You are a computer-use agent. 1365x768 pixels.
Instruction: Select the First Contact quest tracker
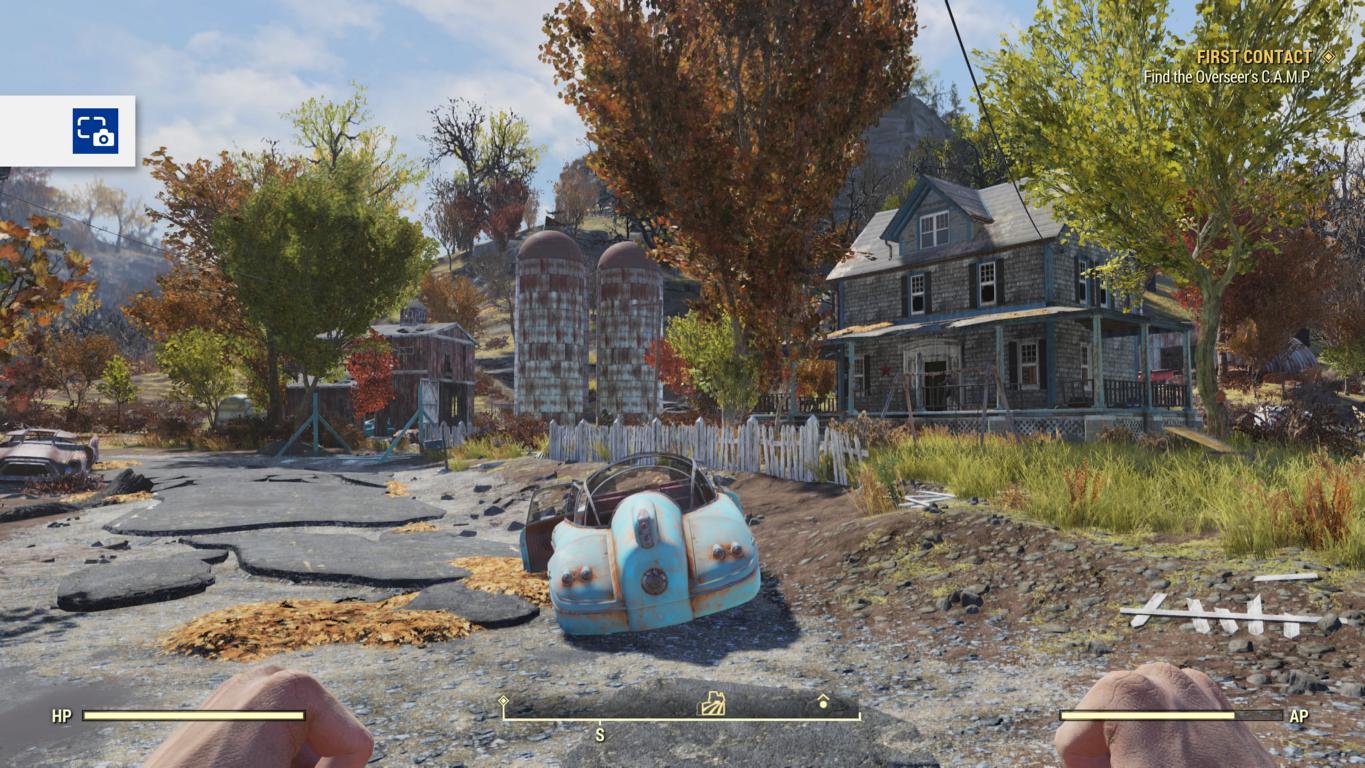(x=1253, y=57)
